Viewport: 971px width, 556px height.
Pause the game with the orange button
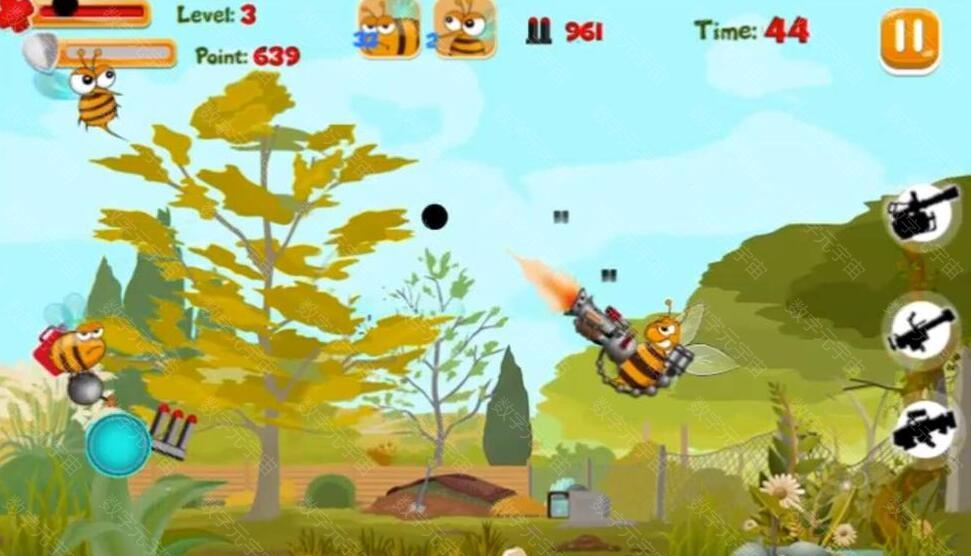coord(909,40)
